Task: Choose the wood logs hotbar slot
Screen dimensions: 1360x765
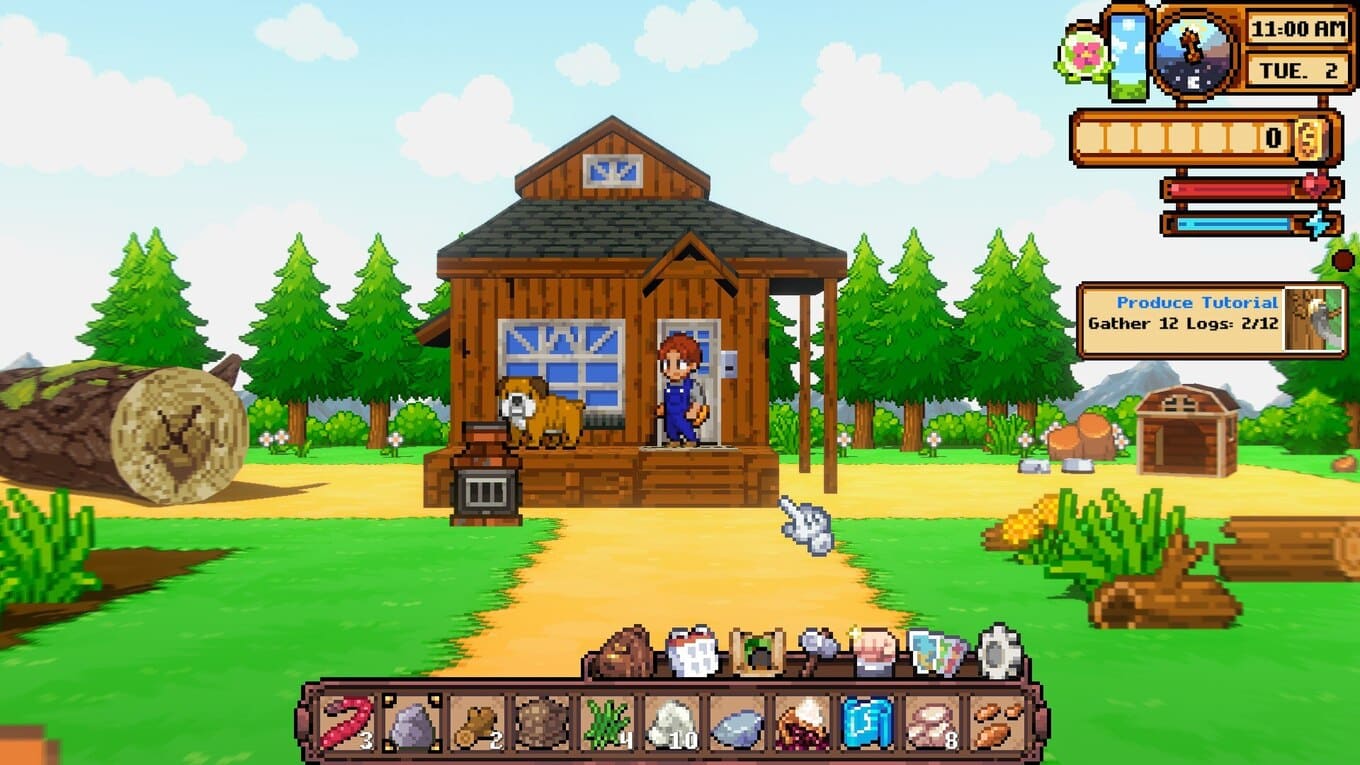Action: 476,723
